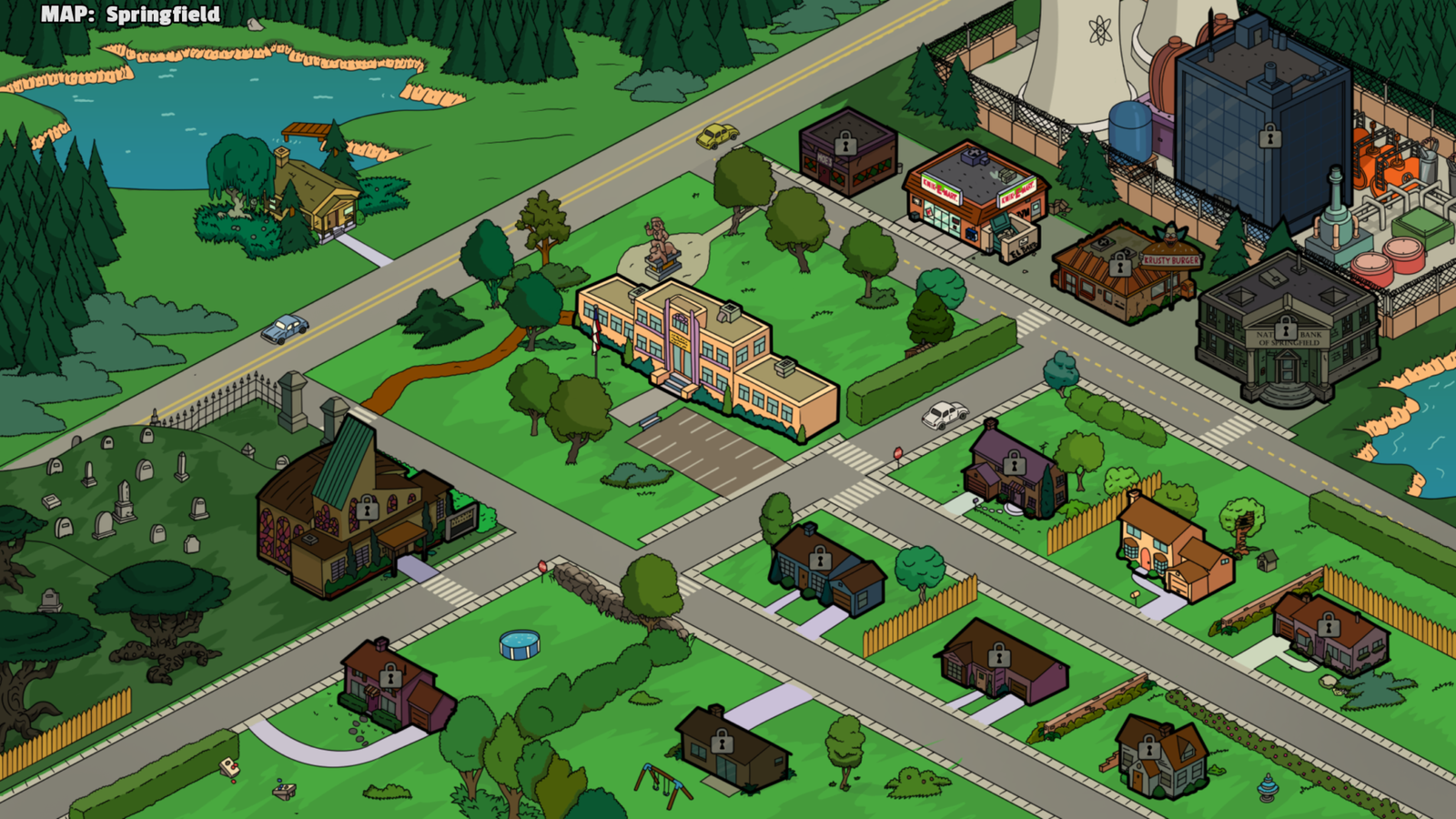
Task: Click the blue car driving on the road
Action: click(x=282, y=330)
